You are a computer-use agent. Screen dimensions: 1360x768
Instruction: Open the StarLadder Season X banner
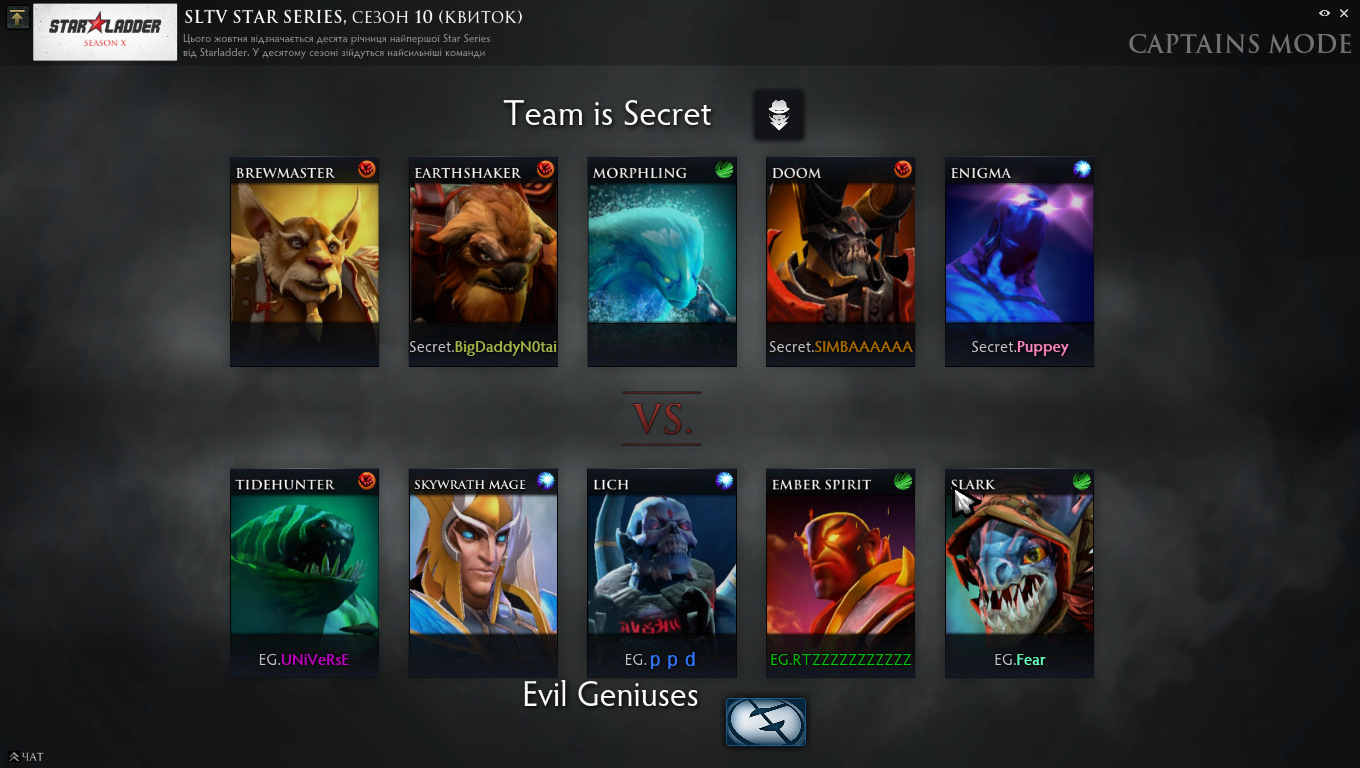tap(105, 32)
